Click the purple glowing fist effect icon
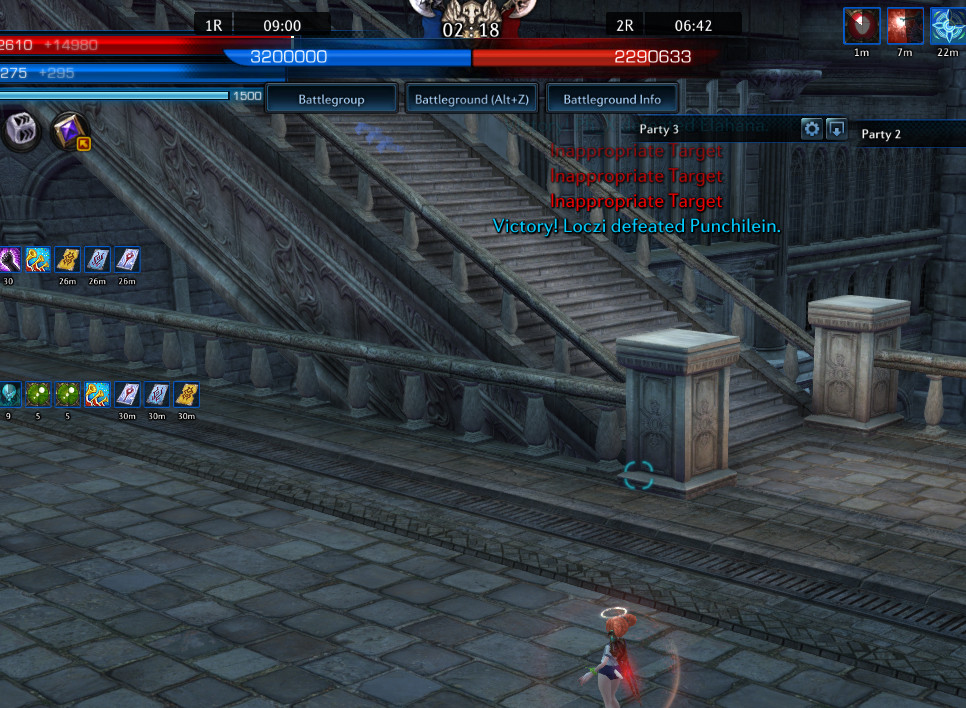This screenshot has width=966, height=708. click(9, 260)
